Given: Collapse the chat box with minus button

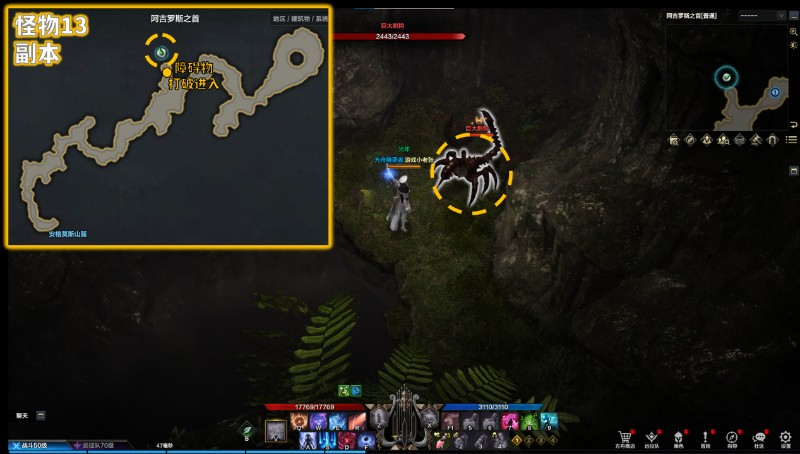Looking at the screenshot, I should (41, 414).
